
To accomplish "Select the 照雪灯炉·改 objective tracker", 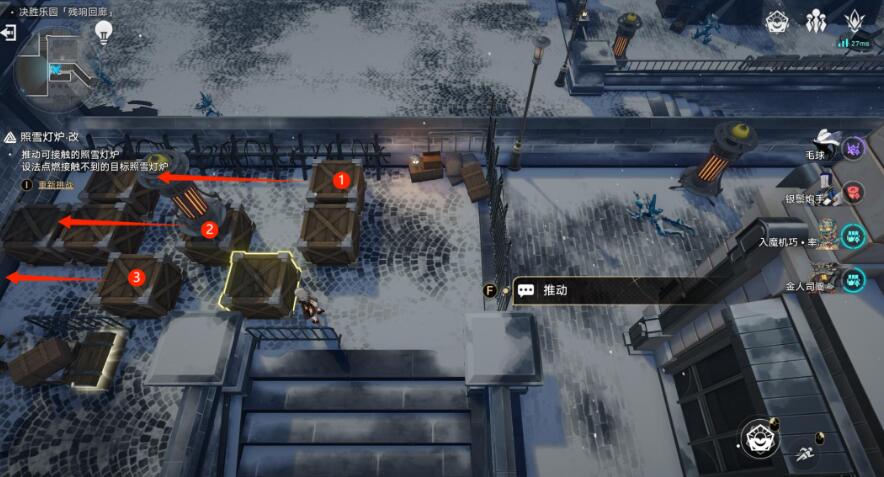I will tap(50, 137).
